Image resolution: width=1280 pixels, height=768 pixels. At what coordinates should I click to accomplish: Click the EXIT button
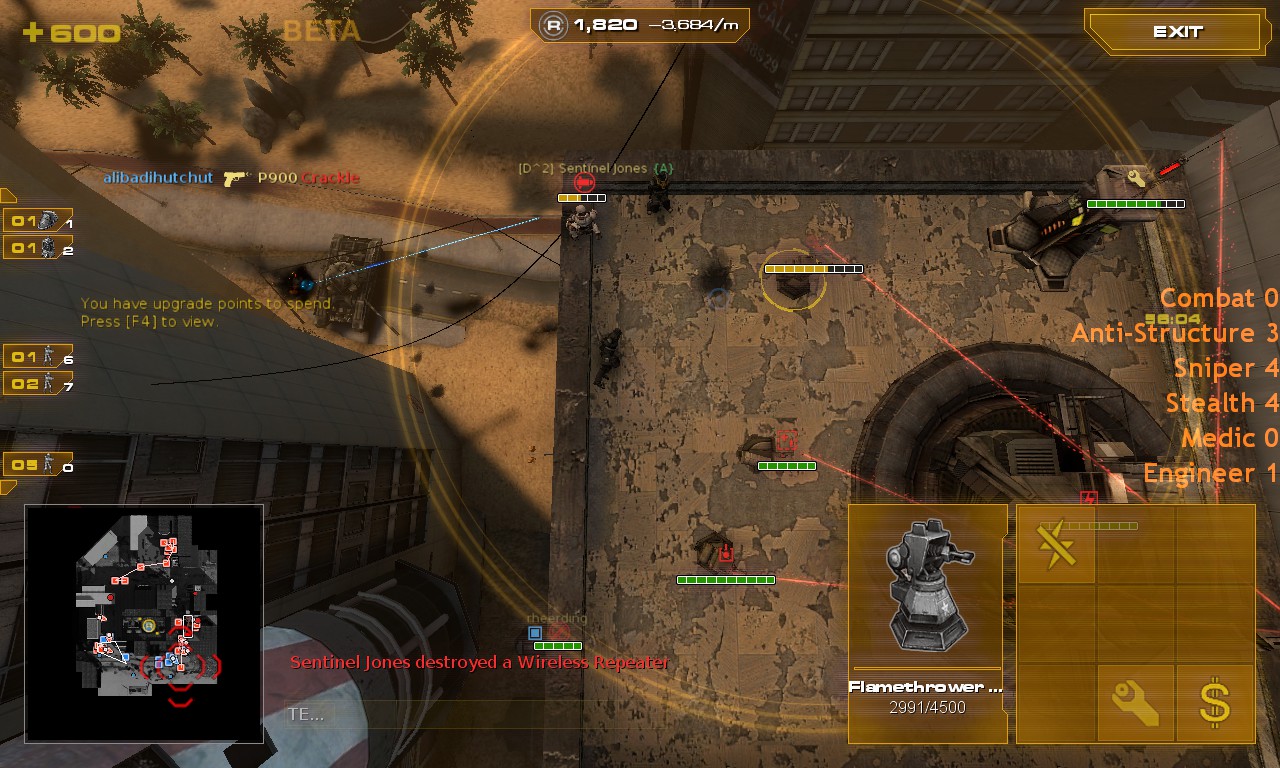point(1177,32)
